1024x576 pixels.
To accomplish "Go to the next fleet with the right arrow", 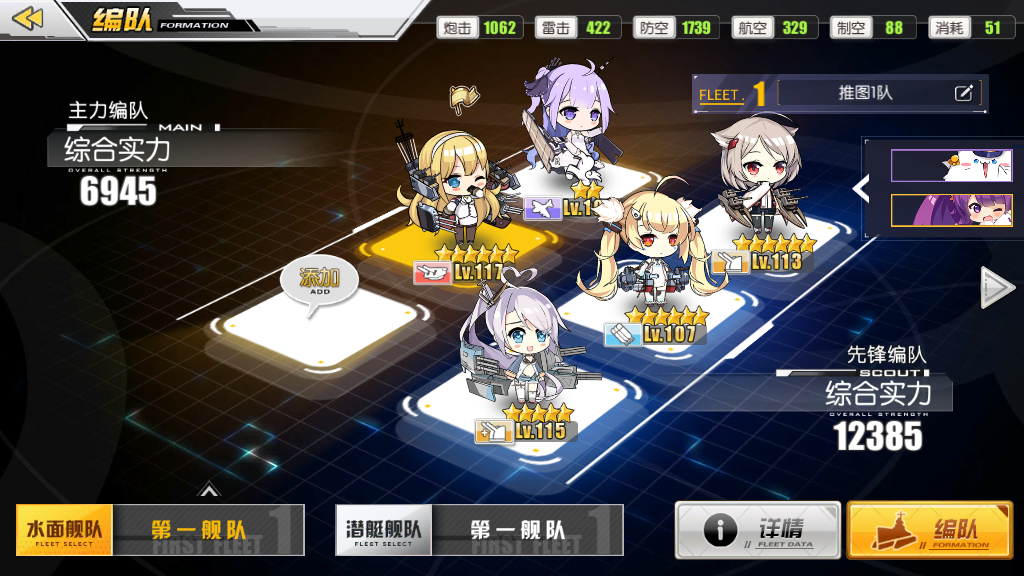I will click(997, 287).
